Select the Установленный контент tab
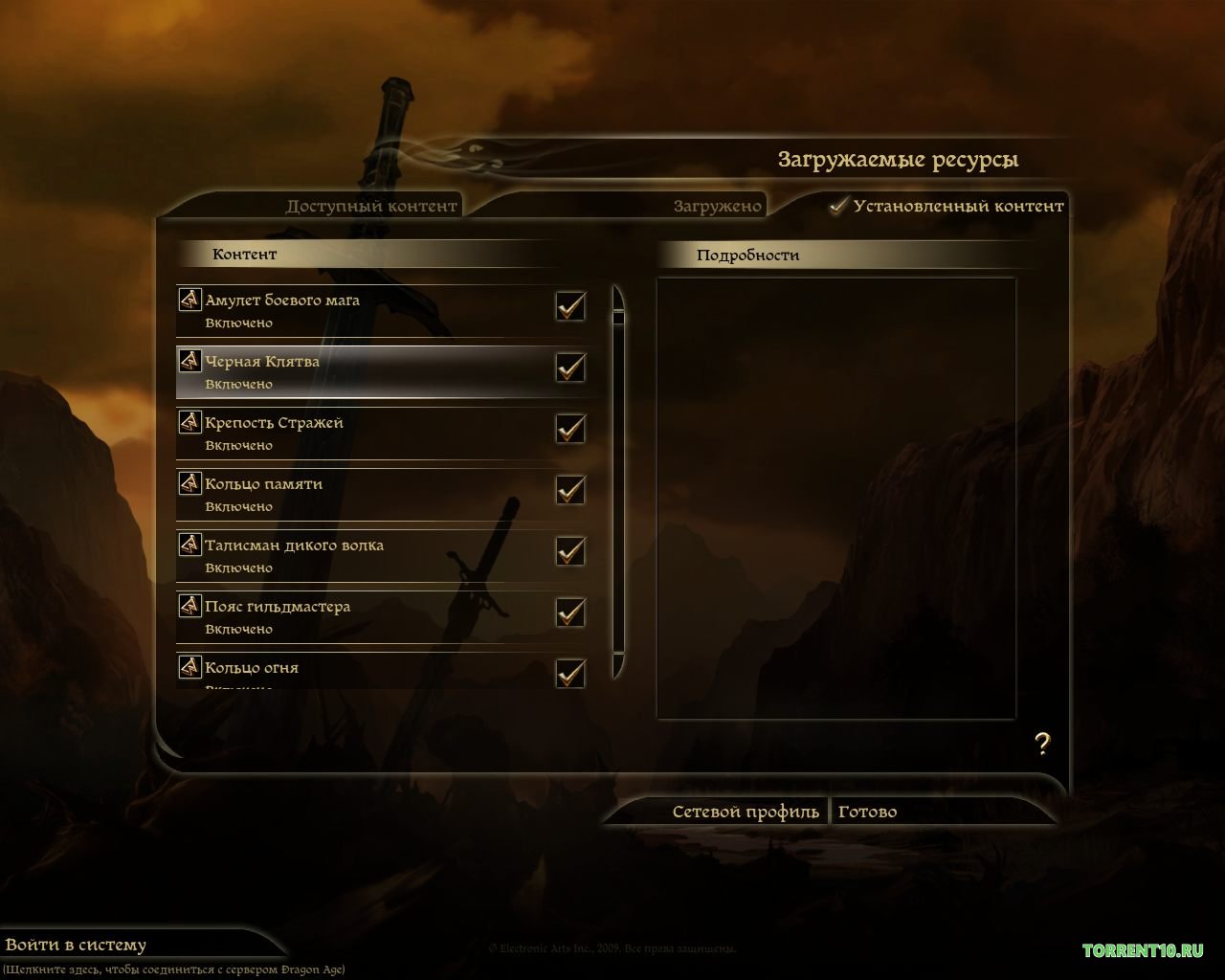The image size is (1225, 980). click(957, 206)
